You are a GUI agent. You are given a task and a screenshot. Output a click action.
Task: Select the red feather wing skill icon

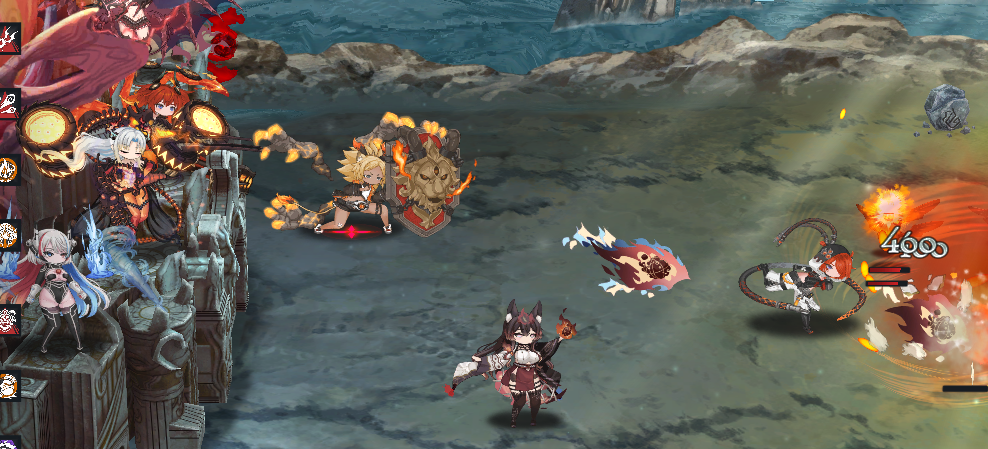pos(8,104)
